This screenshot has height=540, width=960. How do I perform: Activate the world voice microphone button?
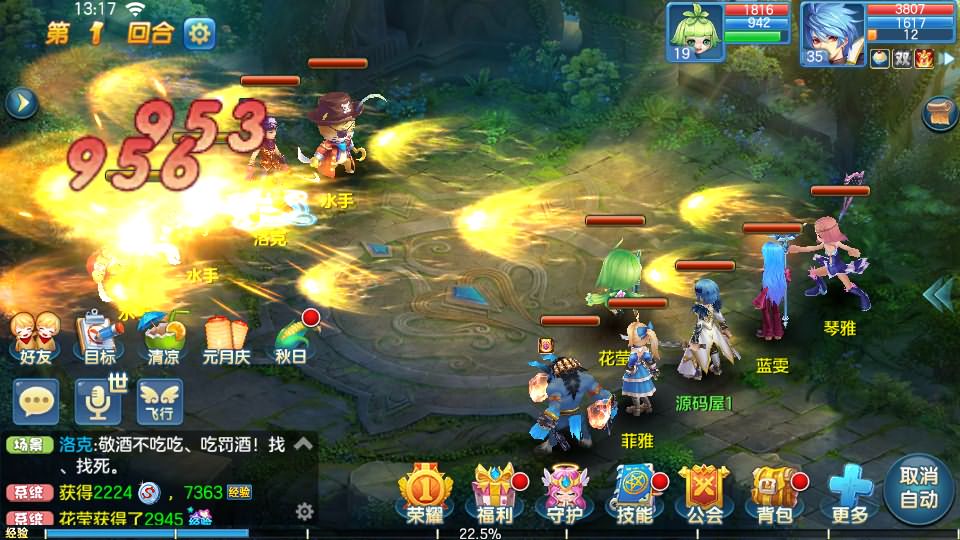[x=99, y=401]
